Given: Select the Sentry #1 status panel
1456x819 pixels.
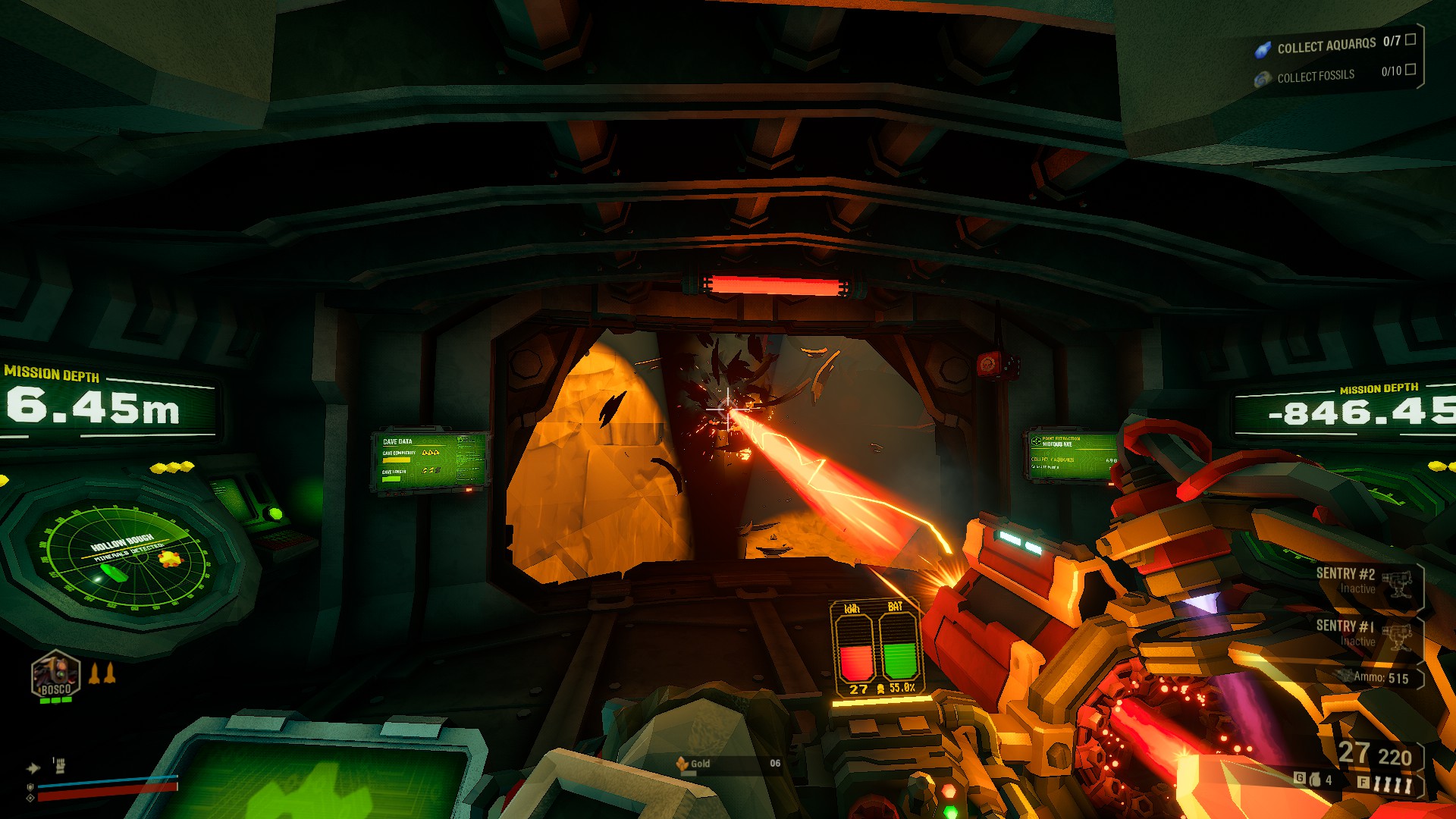Looking at the screenshot, I should (1363, 633).
